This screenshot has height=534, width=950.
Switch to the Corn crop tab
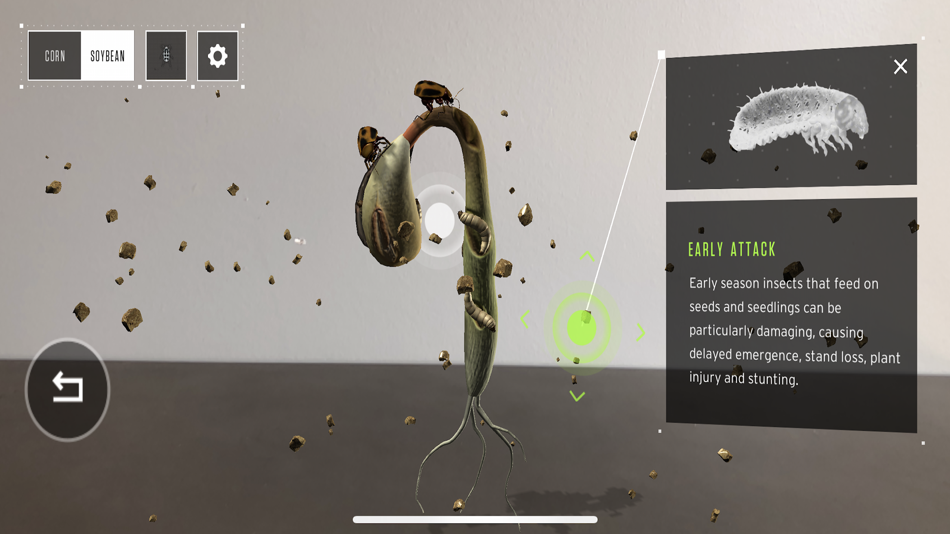click(55, 56)
